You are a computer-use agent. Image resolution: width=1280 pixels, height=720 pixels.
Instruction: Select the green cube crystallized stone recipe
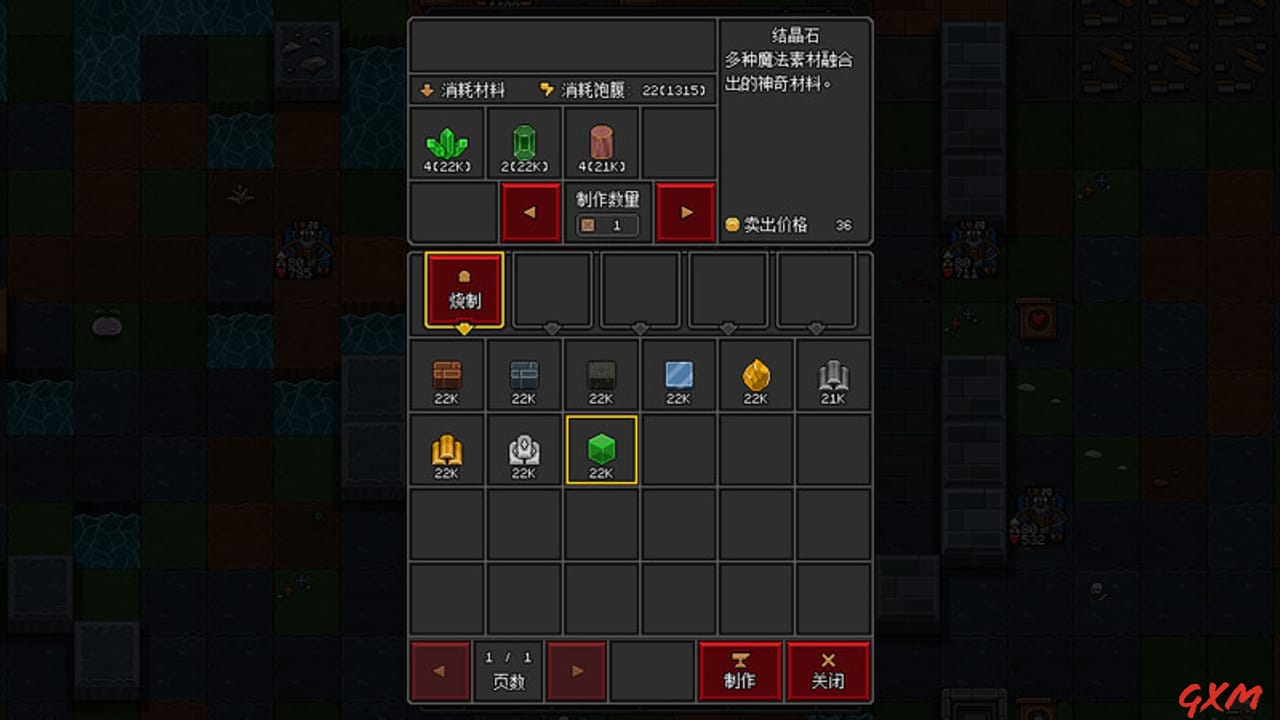(601, 452)
